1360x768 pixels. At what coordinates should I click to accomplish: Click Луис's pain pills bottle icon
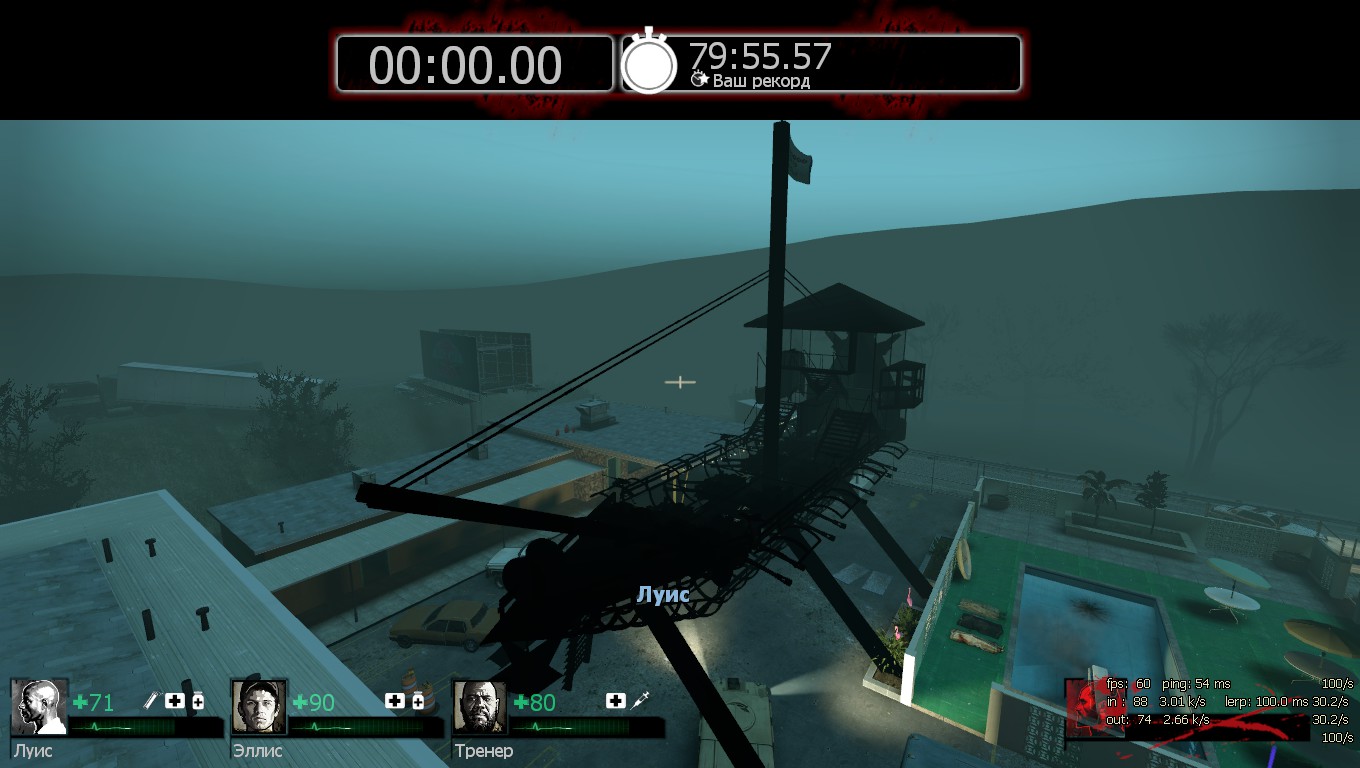coord(198,701)
